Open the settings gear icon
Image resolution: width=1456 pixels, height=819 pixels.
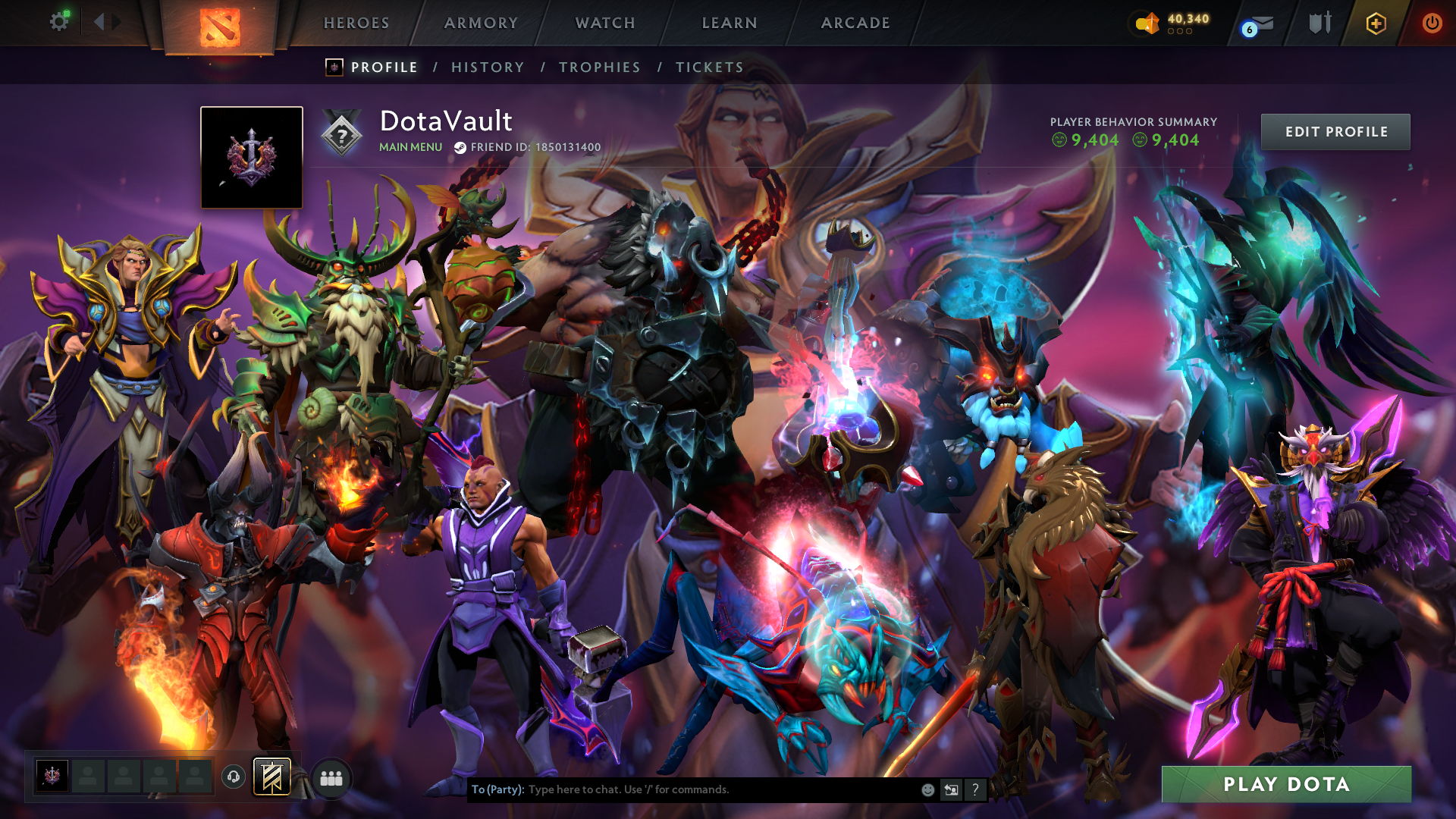pos(59,21)
